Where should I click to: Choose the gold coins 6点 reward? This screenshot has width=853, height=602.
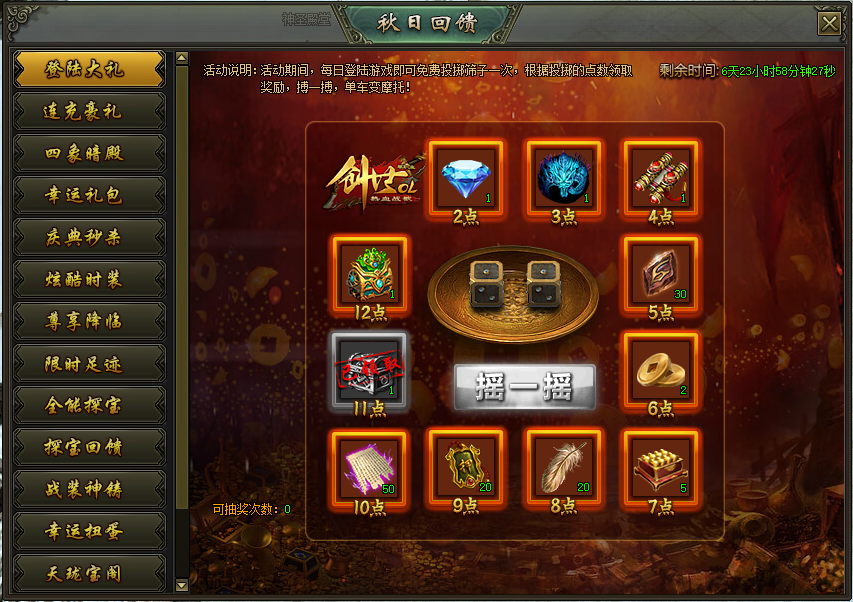tap(660, 371)
